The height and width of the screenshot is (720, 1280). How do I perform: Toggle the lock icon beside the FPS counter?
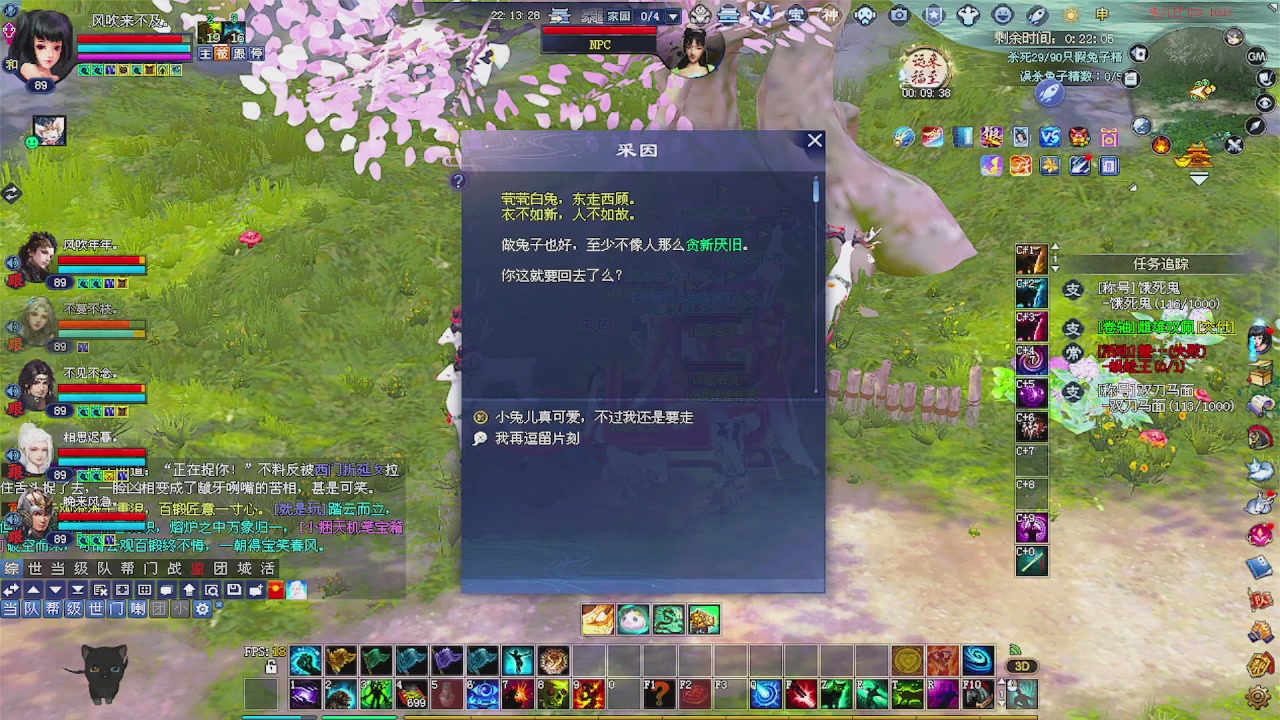pos(271,666)
